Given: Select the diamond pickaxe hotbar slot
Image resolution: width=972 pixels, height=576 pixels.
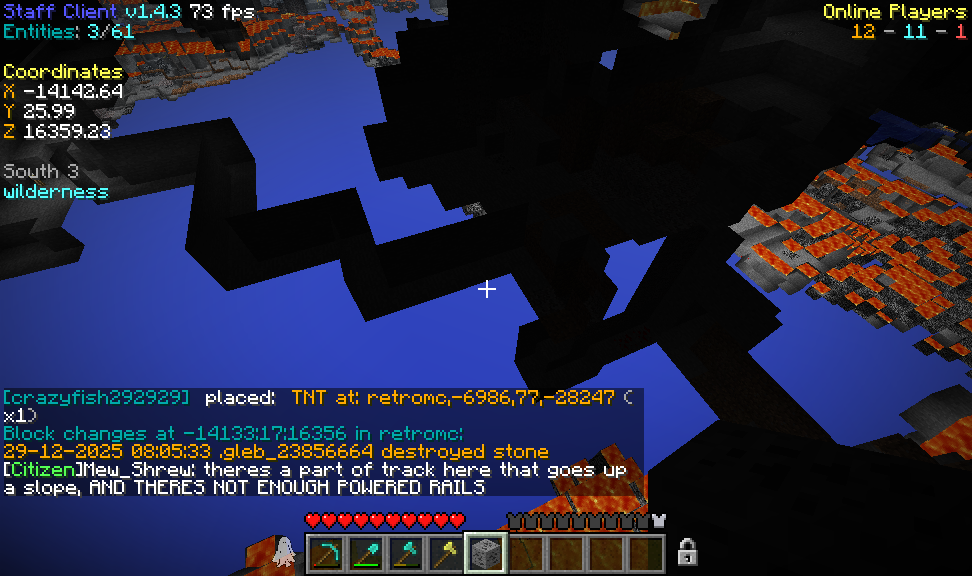Looking at the screenshot, I should (326, 553).
